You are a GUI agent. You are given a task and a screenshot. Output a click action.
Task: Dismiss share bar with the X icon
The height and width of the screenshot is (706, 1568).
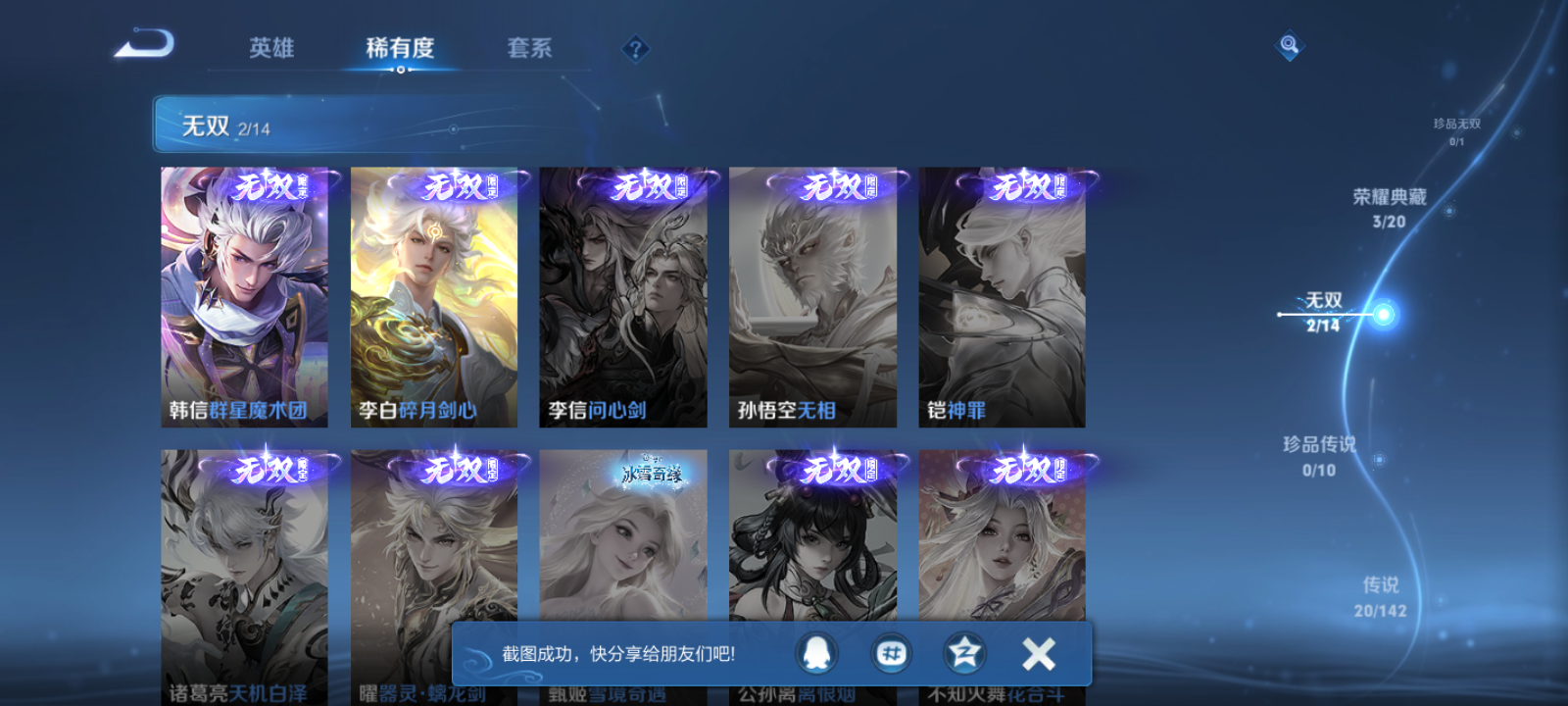point(1038,650)
